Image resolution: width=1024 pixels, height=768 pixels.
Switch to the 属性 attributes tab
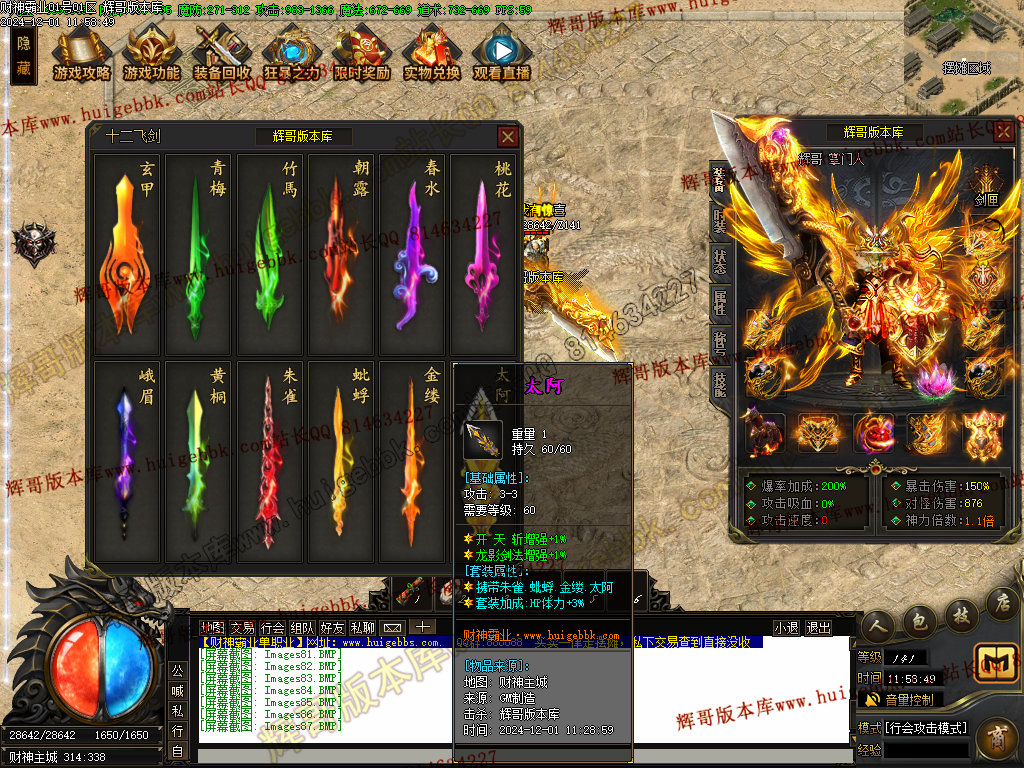[719, 302]
